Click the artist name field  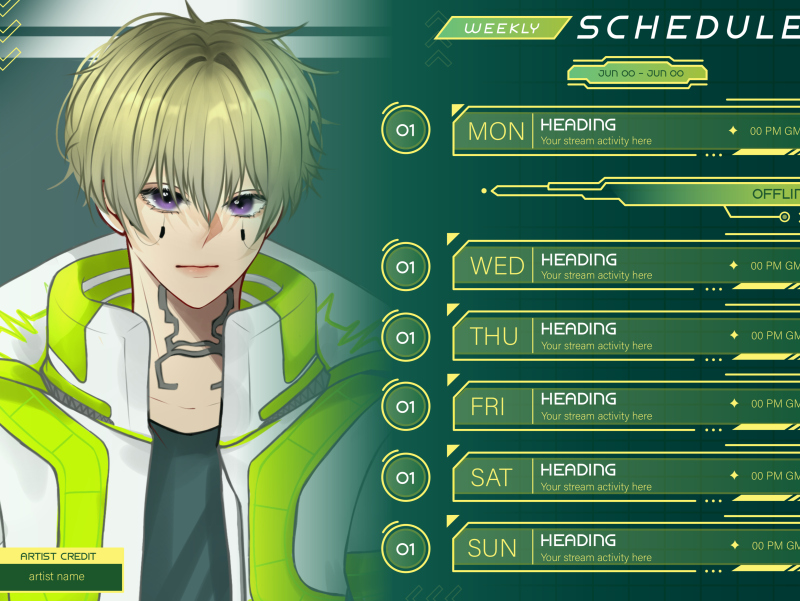62,576
